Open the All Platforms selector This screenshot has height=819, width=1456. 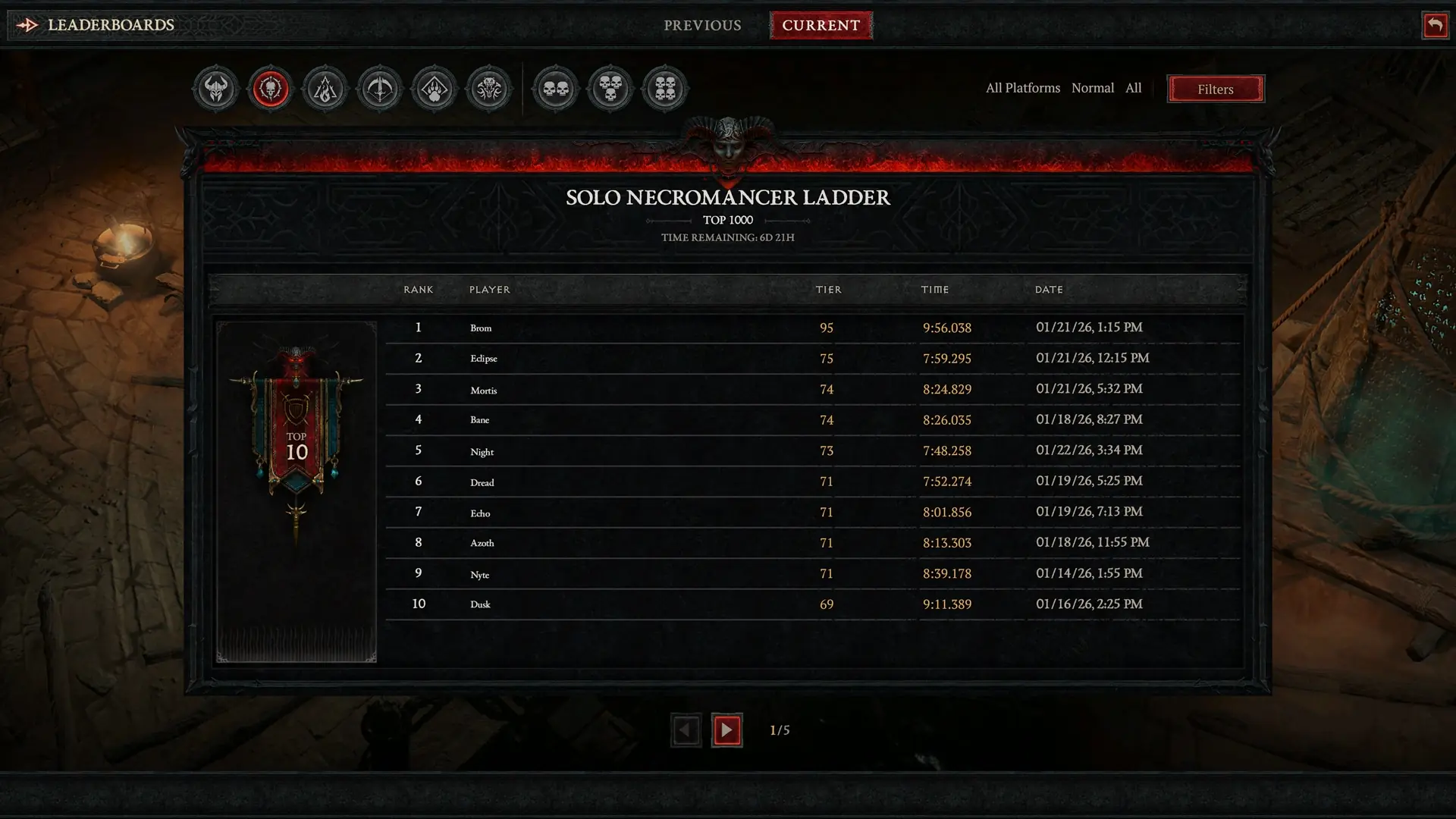coord(1022,88)
